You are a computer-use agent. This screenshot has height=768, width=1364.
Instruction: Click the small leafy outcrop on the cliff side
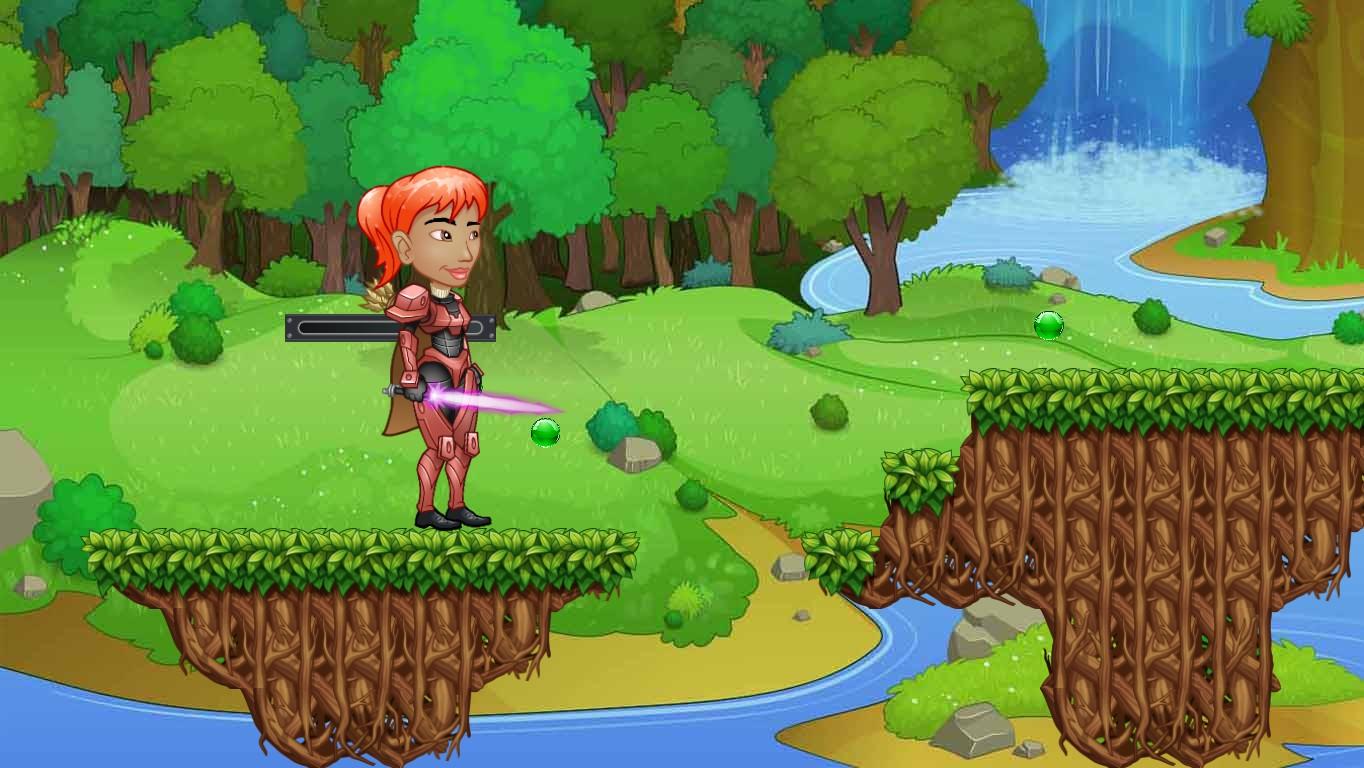click(x=920, y=480)
